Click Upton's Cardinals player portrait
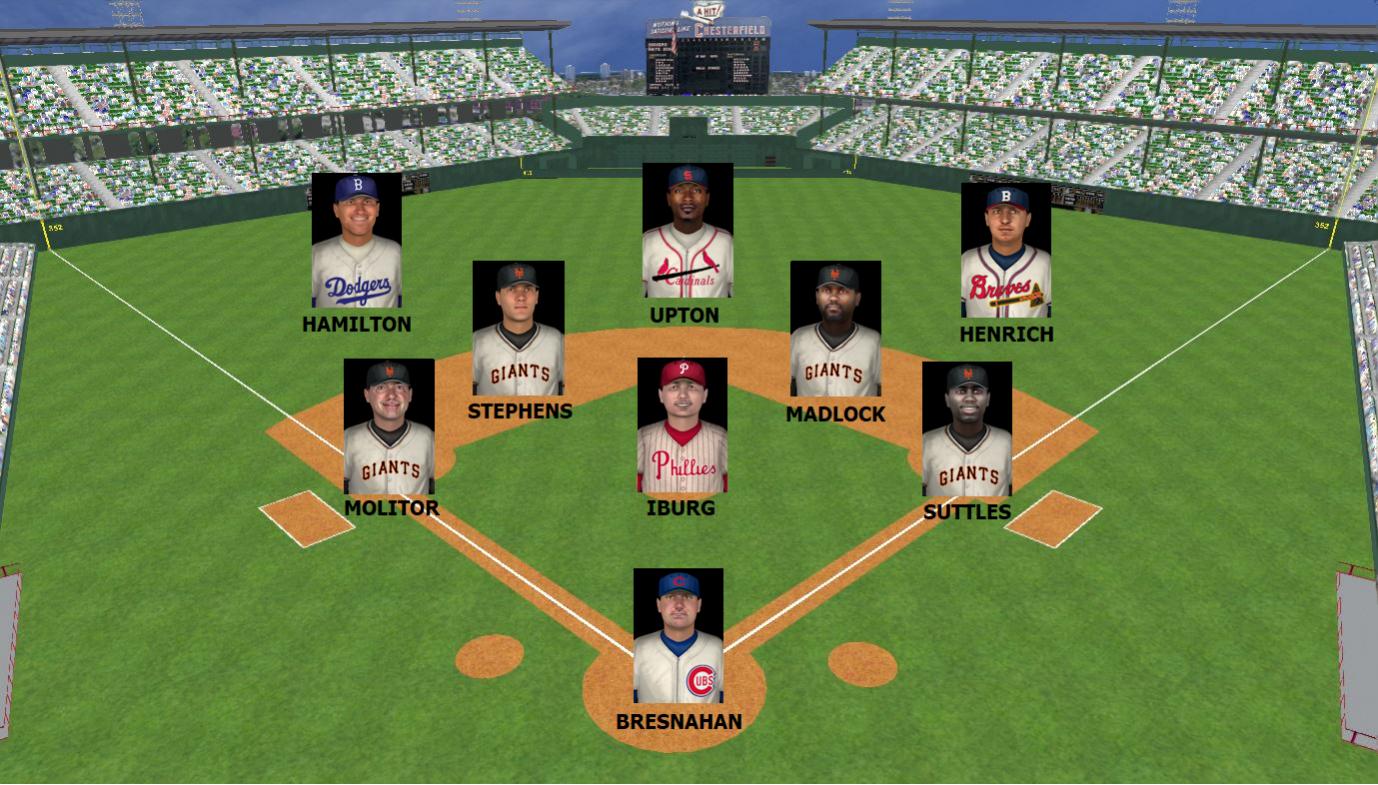The height and width of the screenshot is (785, 1378). pyautogui.click(x=686, y=230)
